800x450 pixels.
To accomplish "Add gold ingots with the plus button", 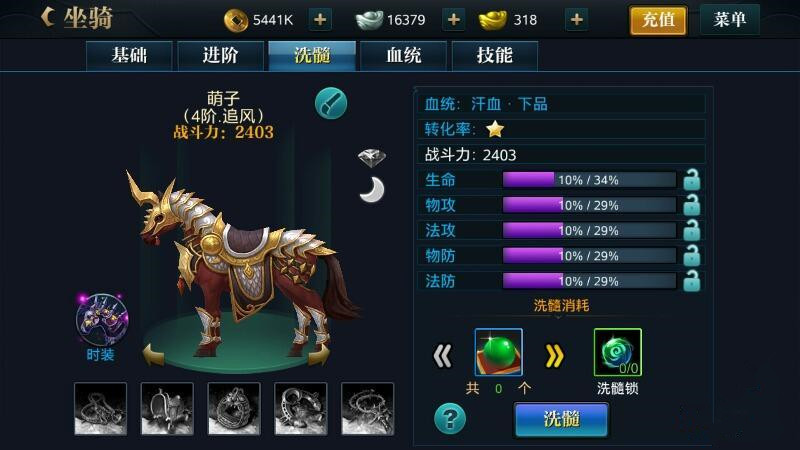I will tap(576, 19).
